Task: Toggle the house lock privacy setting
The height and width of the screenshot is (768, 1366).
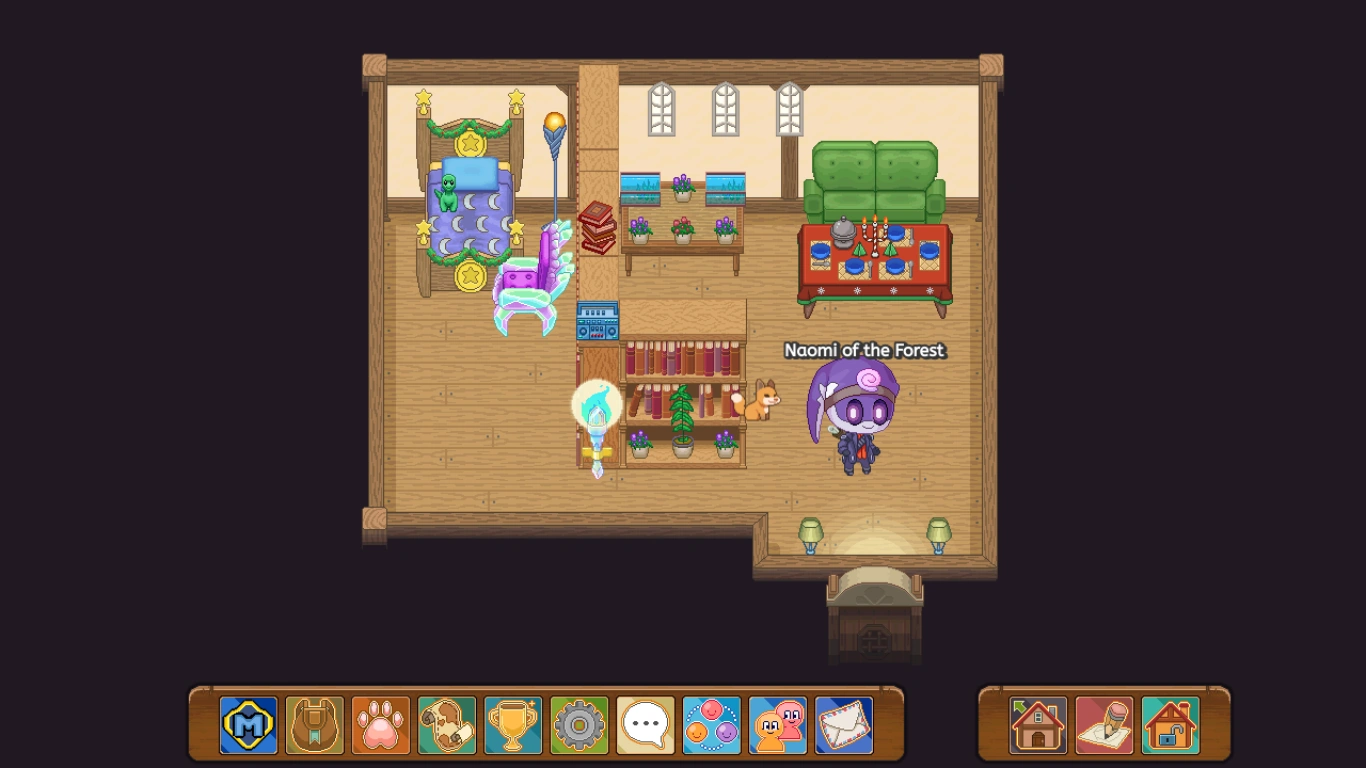Action: point(1168,725)
